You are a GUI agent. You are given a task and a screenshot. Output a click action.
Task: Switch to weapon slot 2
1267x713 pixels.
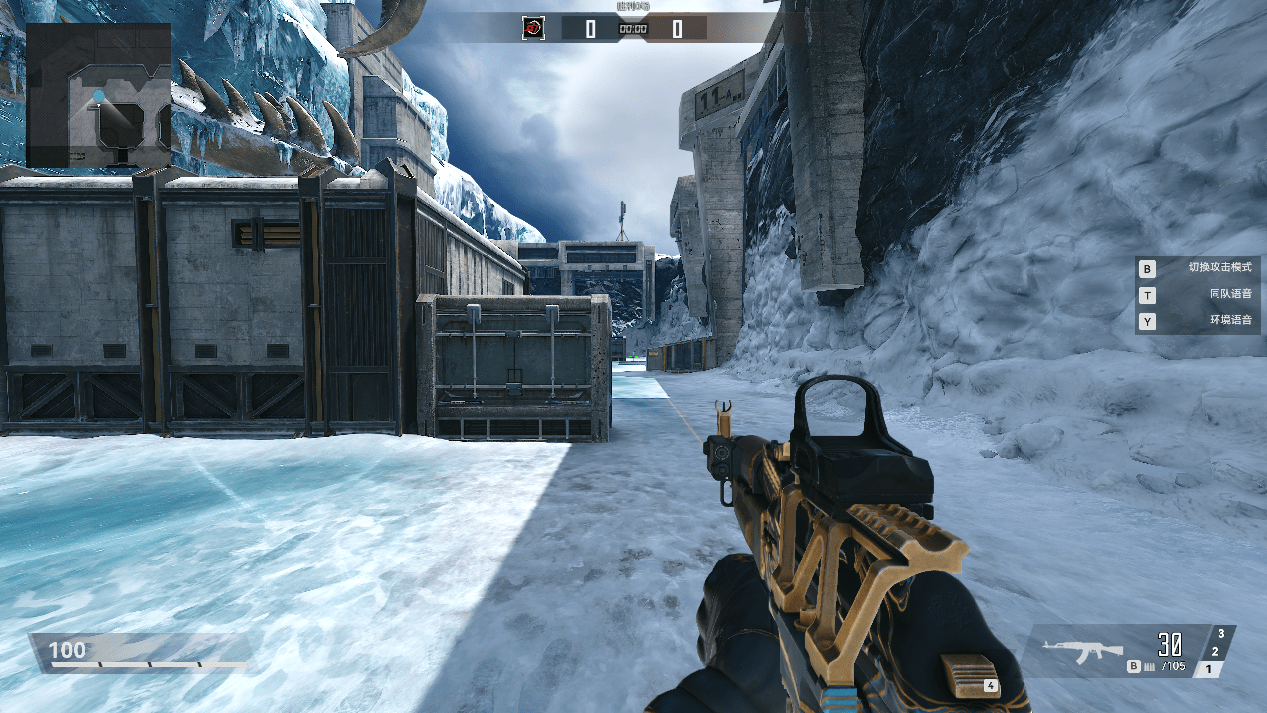point(1215,652)
